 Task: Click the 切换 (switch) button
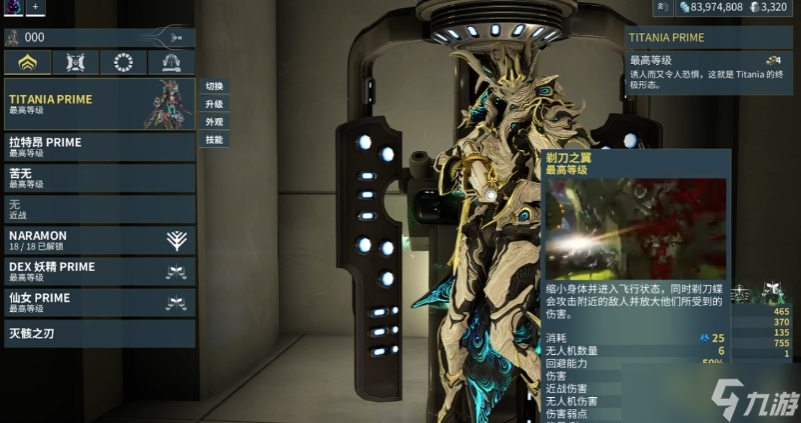point(214,86)
